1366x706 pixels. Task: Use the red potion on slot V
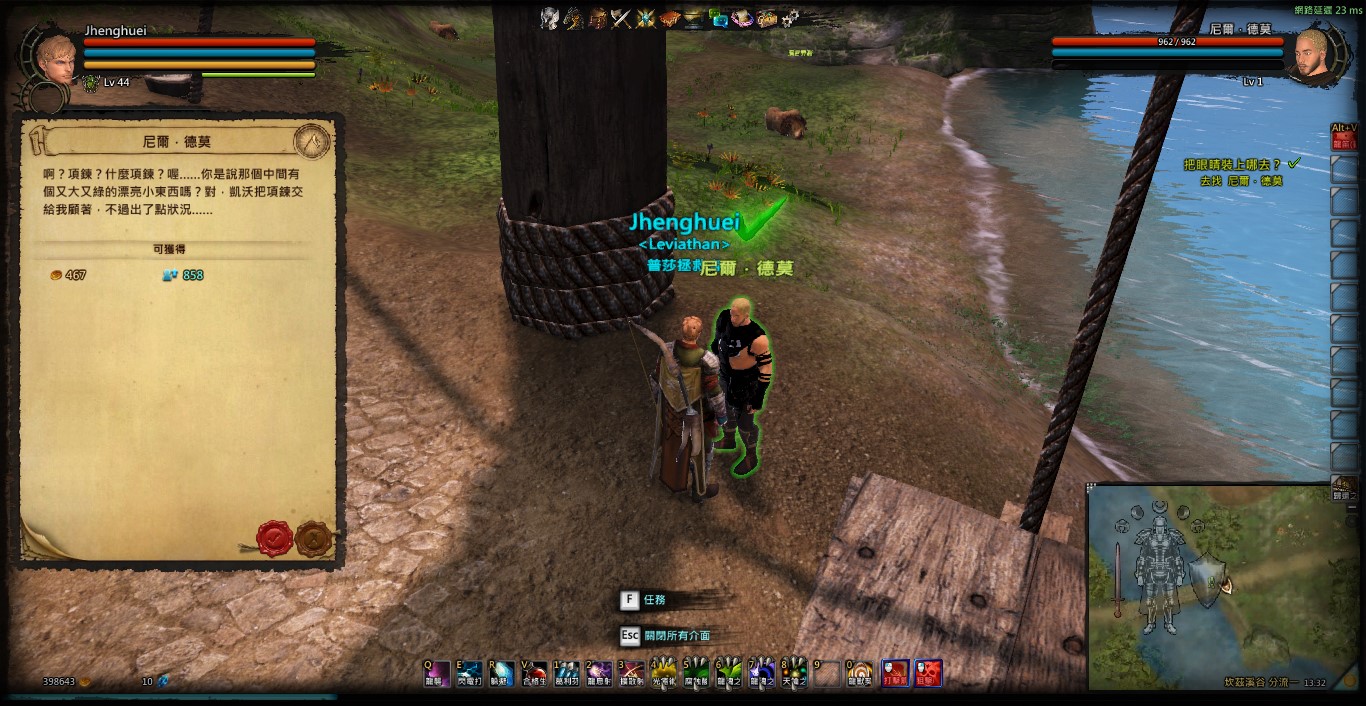(534, 672)
